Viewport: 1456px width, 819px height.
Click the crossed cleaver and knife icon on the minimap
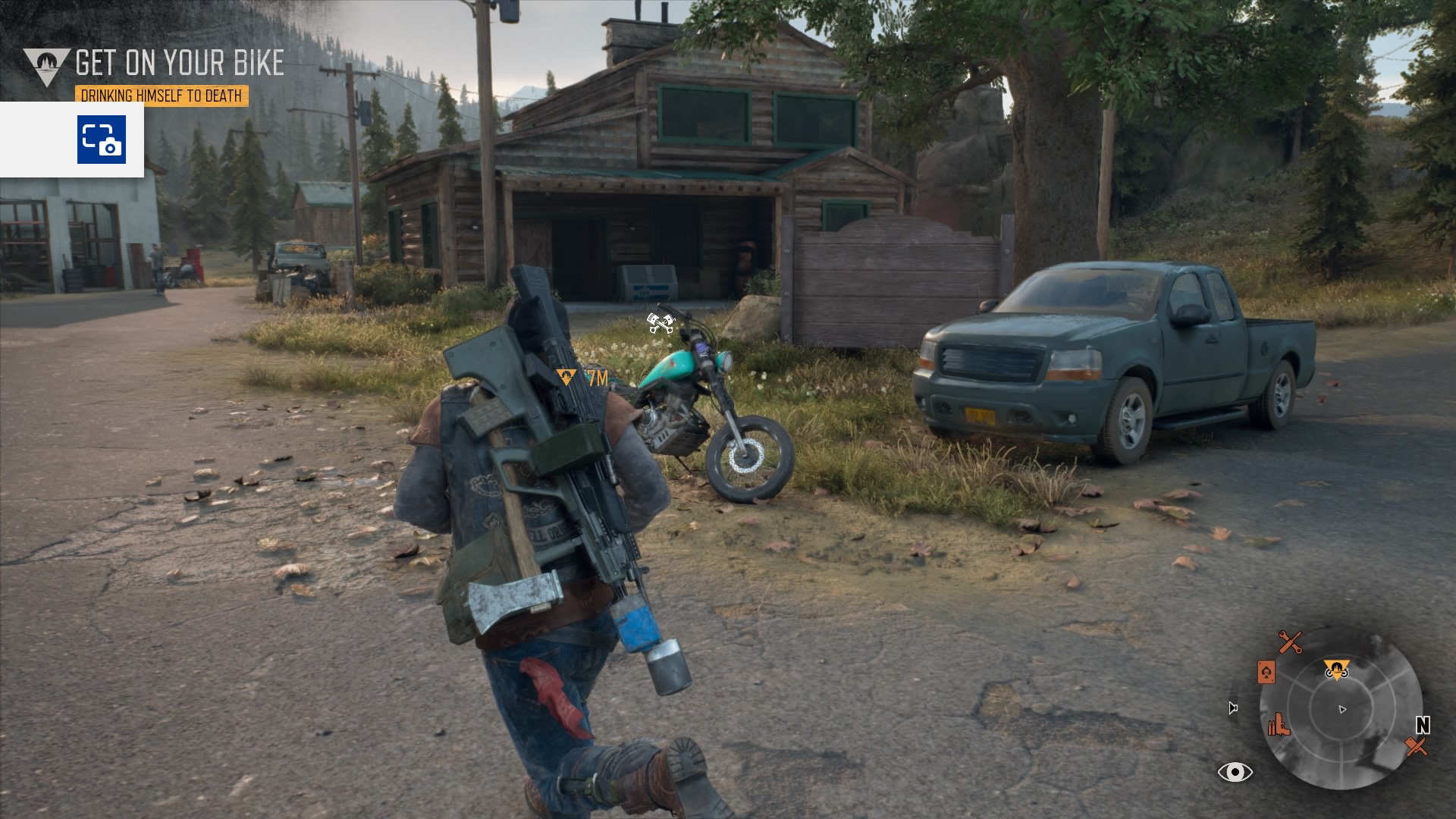(x=1417, y=746)
